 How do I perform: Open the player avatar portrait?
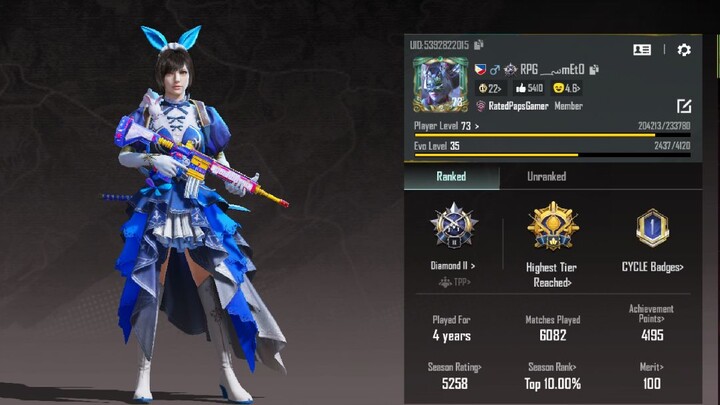(x=440, y=84)
